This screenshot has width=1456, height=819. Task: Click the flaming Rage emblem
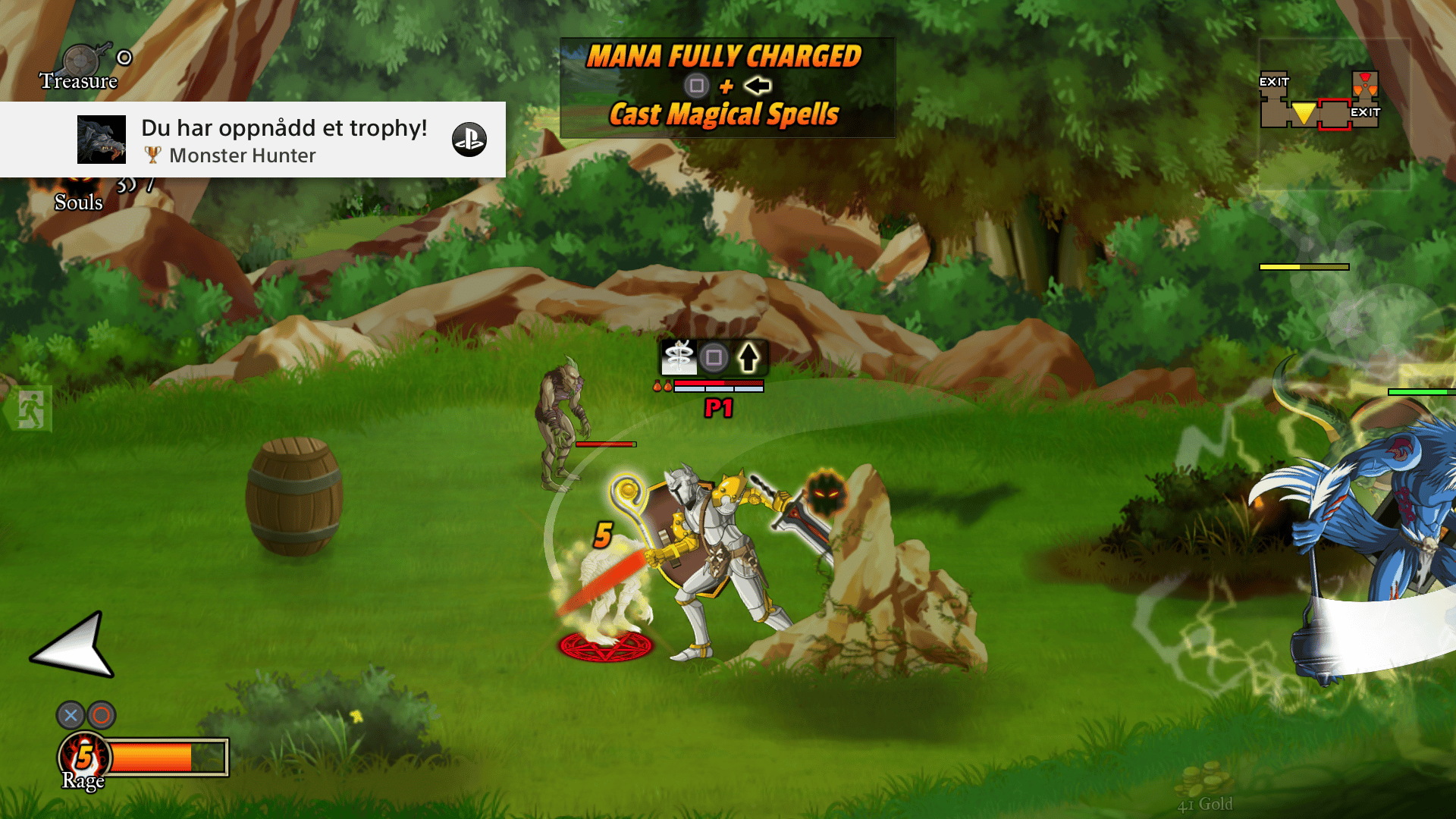83,755
